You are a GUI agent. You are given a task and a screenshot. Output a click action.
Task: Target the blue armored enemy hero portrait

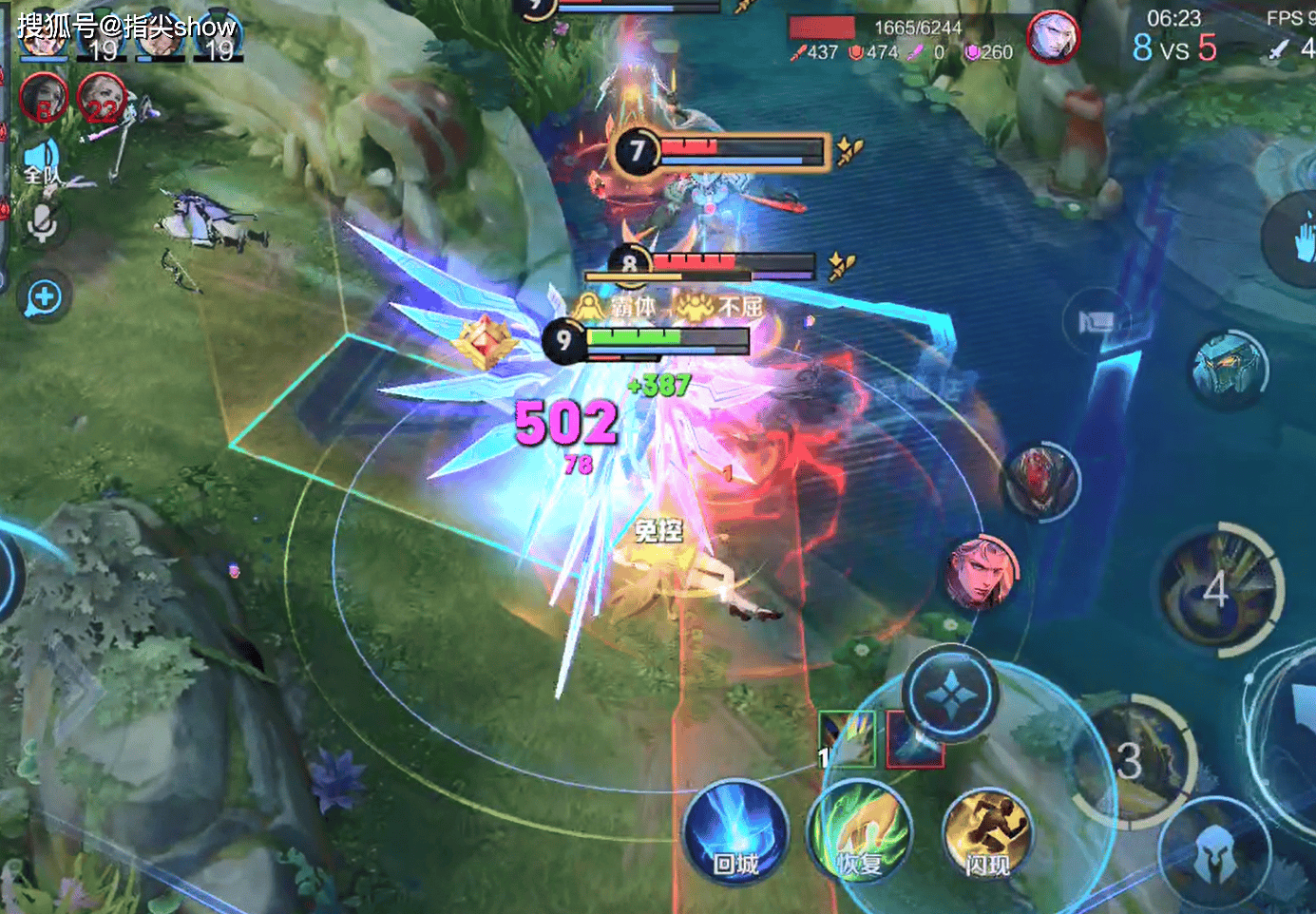tap(1229, 370)
